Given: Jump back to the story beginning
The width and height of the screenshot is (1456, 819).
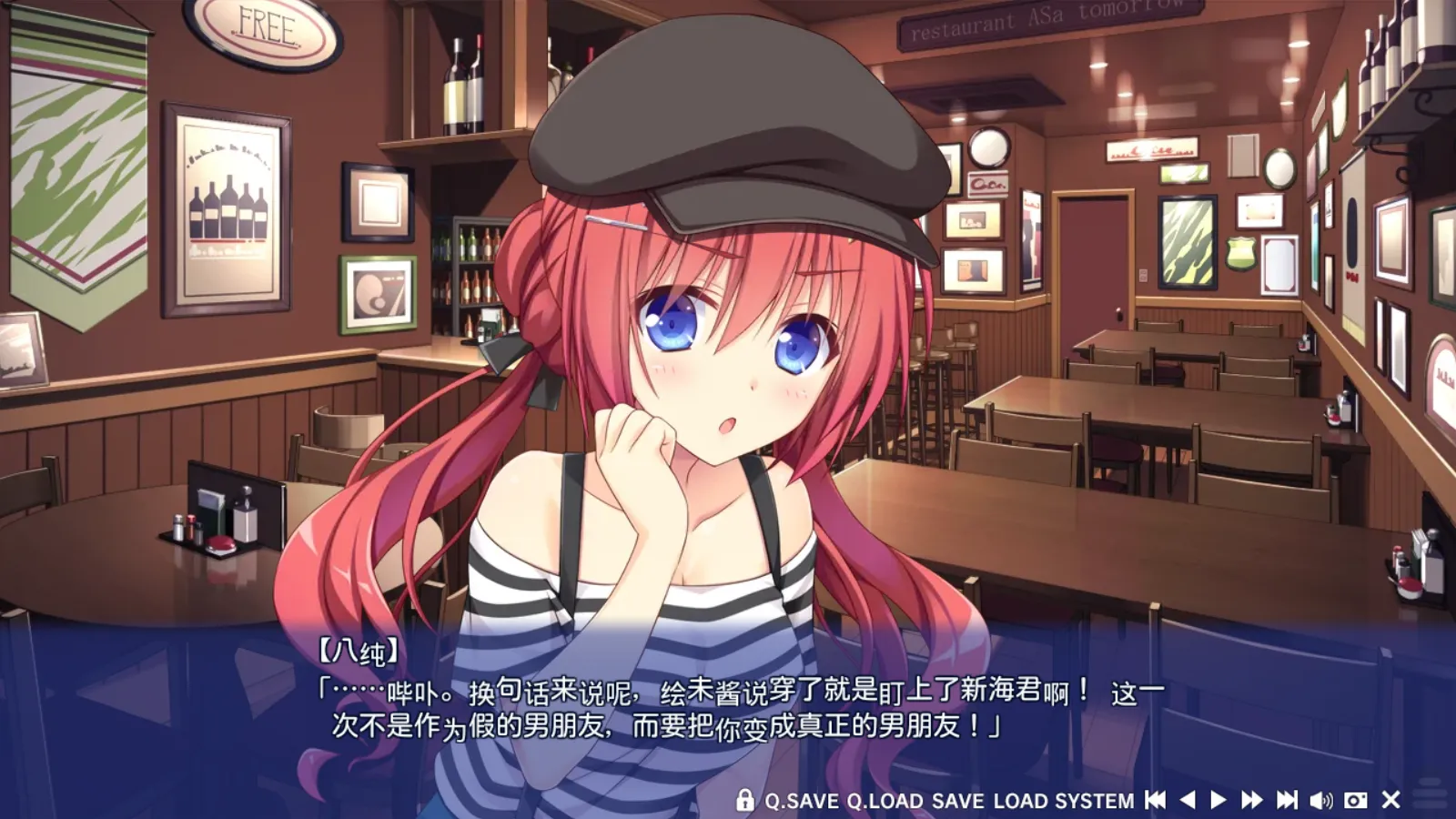Looking at the screenshot, I should click(x=1156, y=801).
